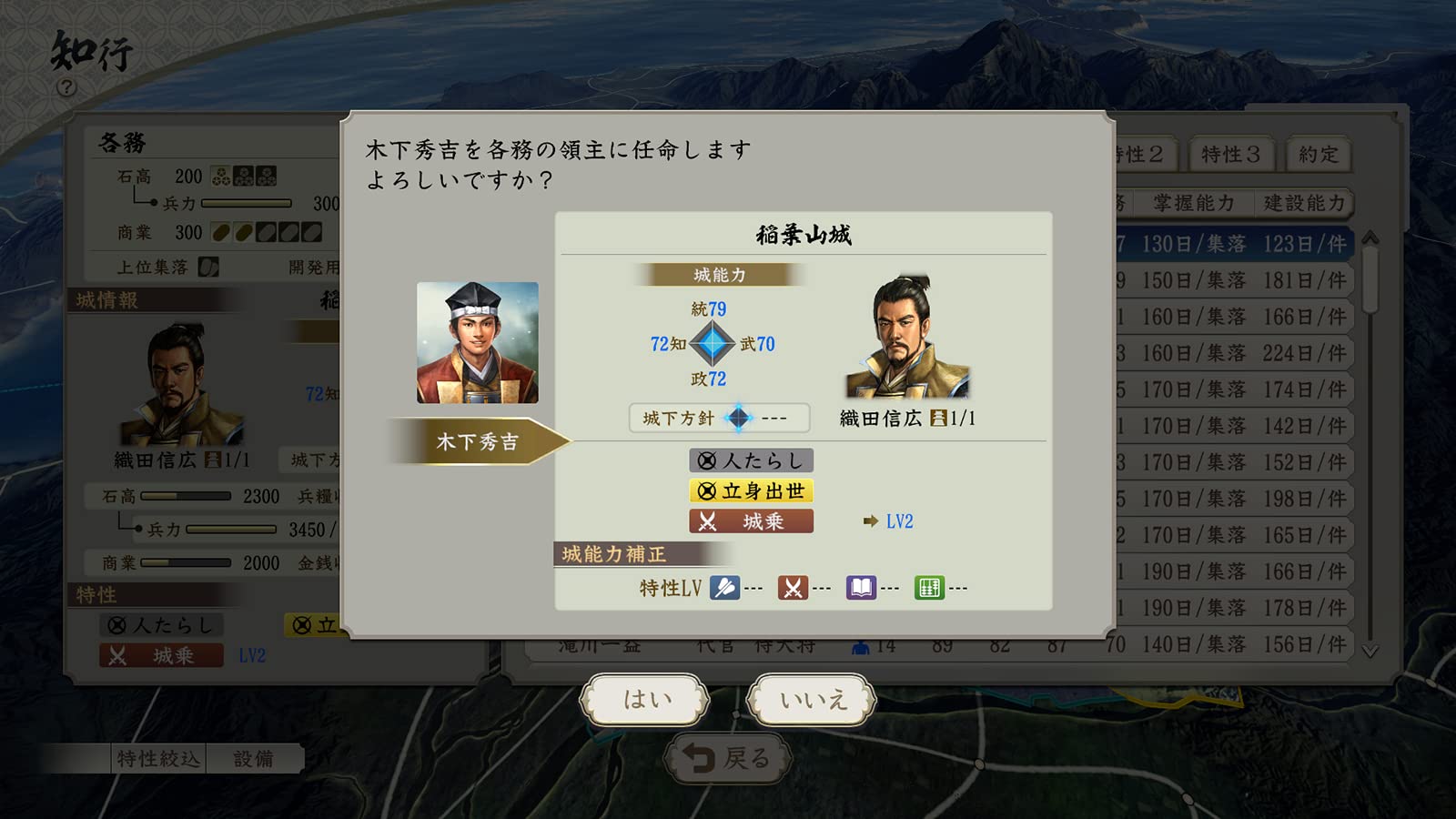1456x819 pixels.
Task: Toggle the yellow 立身出世 trait badge
Action: click(750, 490)
